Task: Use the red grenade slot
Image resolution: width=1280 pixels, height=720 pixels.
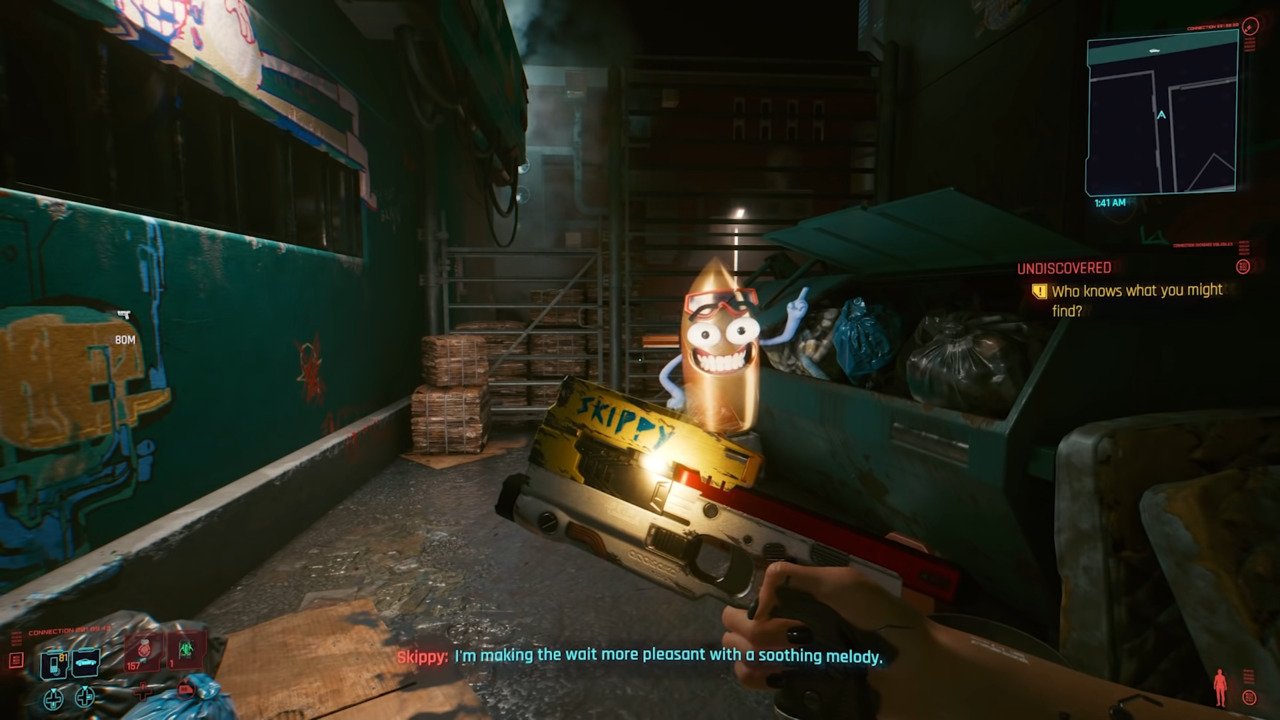Action: [x=143, y=652]
